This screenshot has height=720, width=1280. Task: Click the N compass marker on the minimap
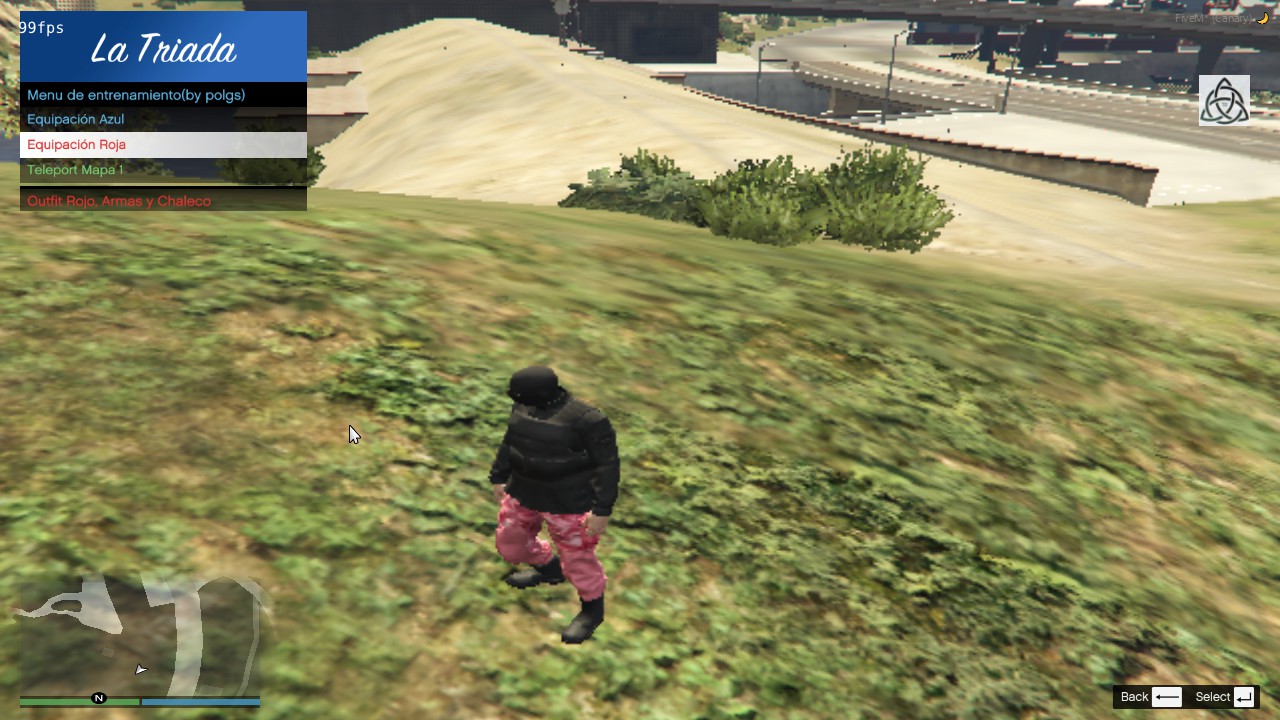(98, 699)
